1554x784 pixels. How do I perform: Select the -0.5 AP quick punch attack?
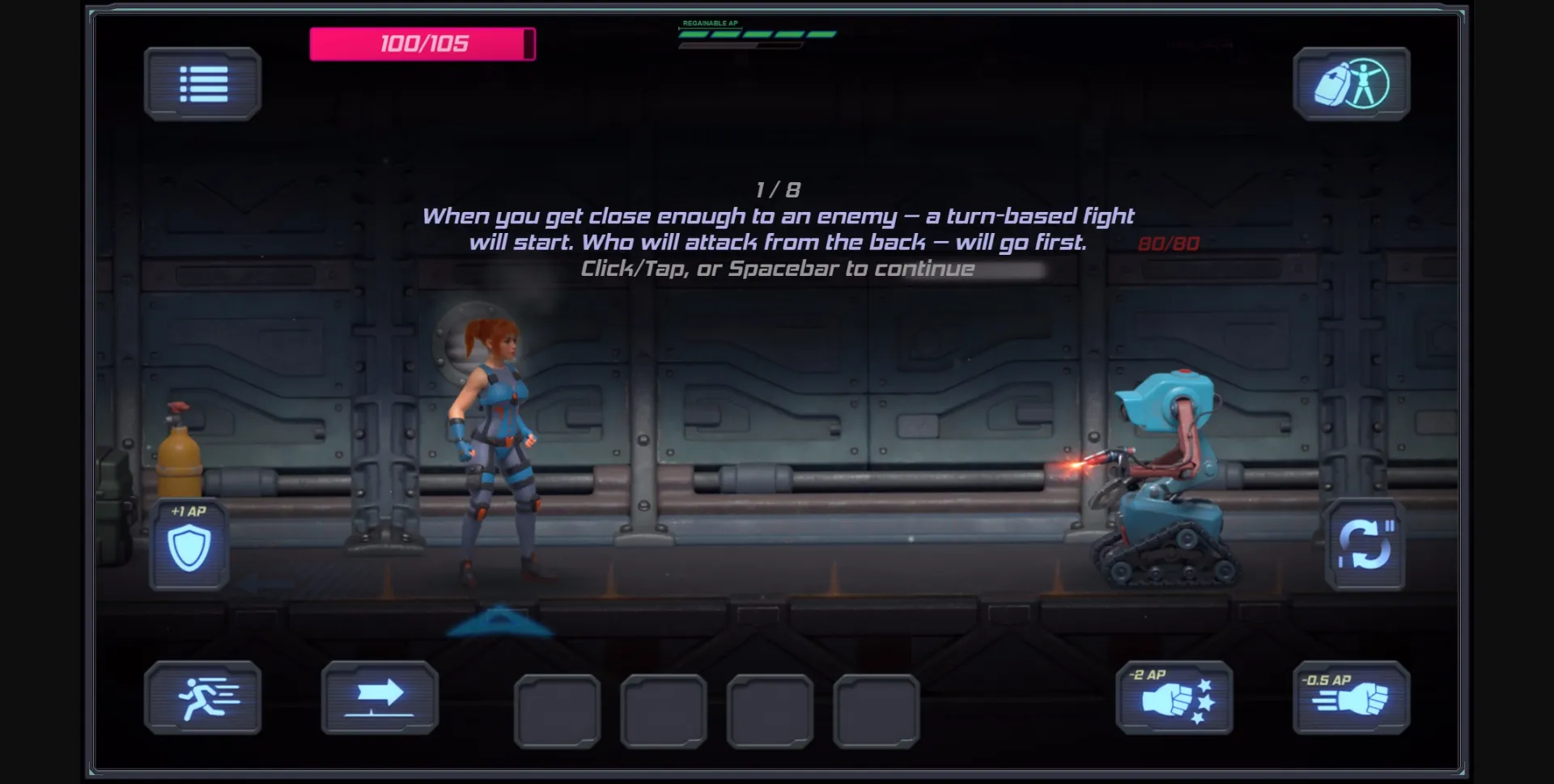pos(1348,697)
